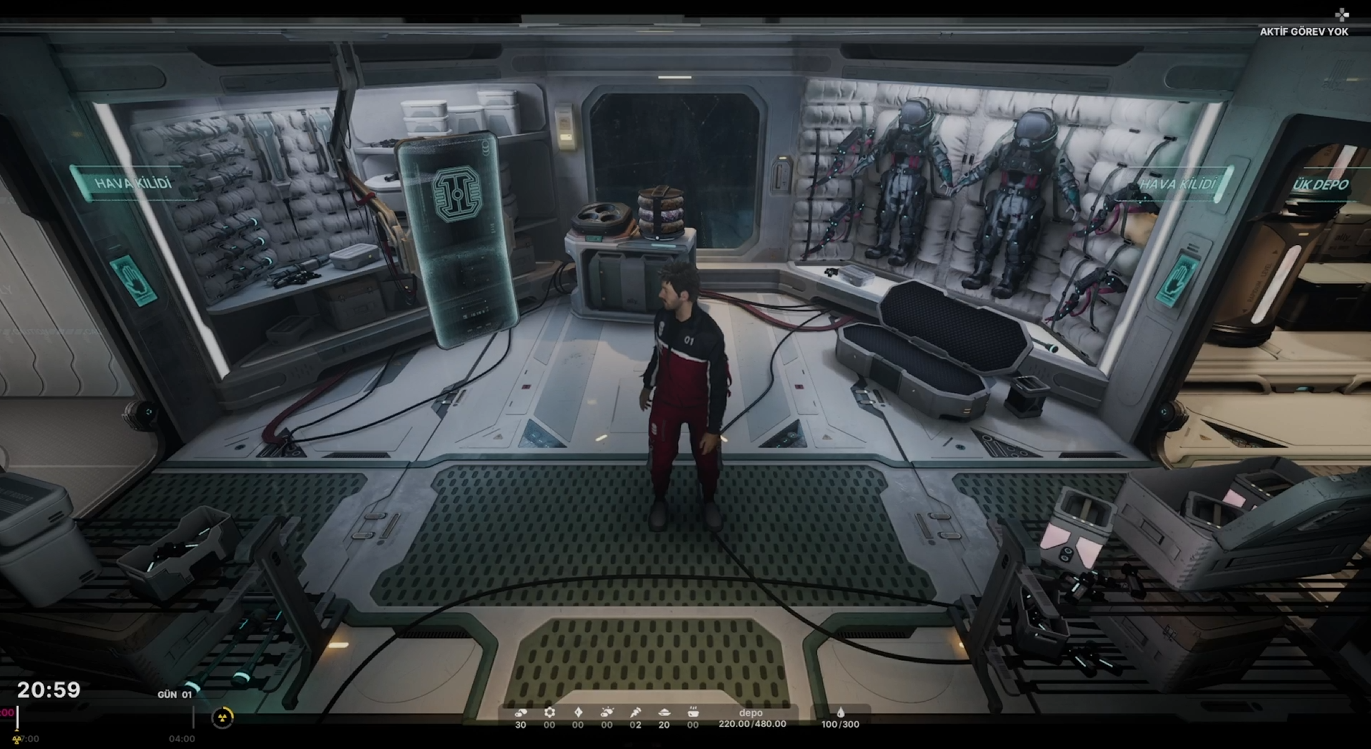1371x749 pixels.
Task: Select the GÜN 01 day marker
Action: coord(174,694)
